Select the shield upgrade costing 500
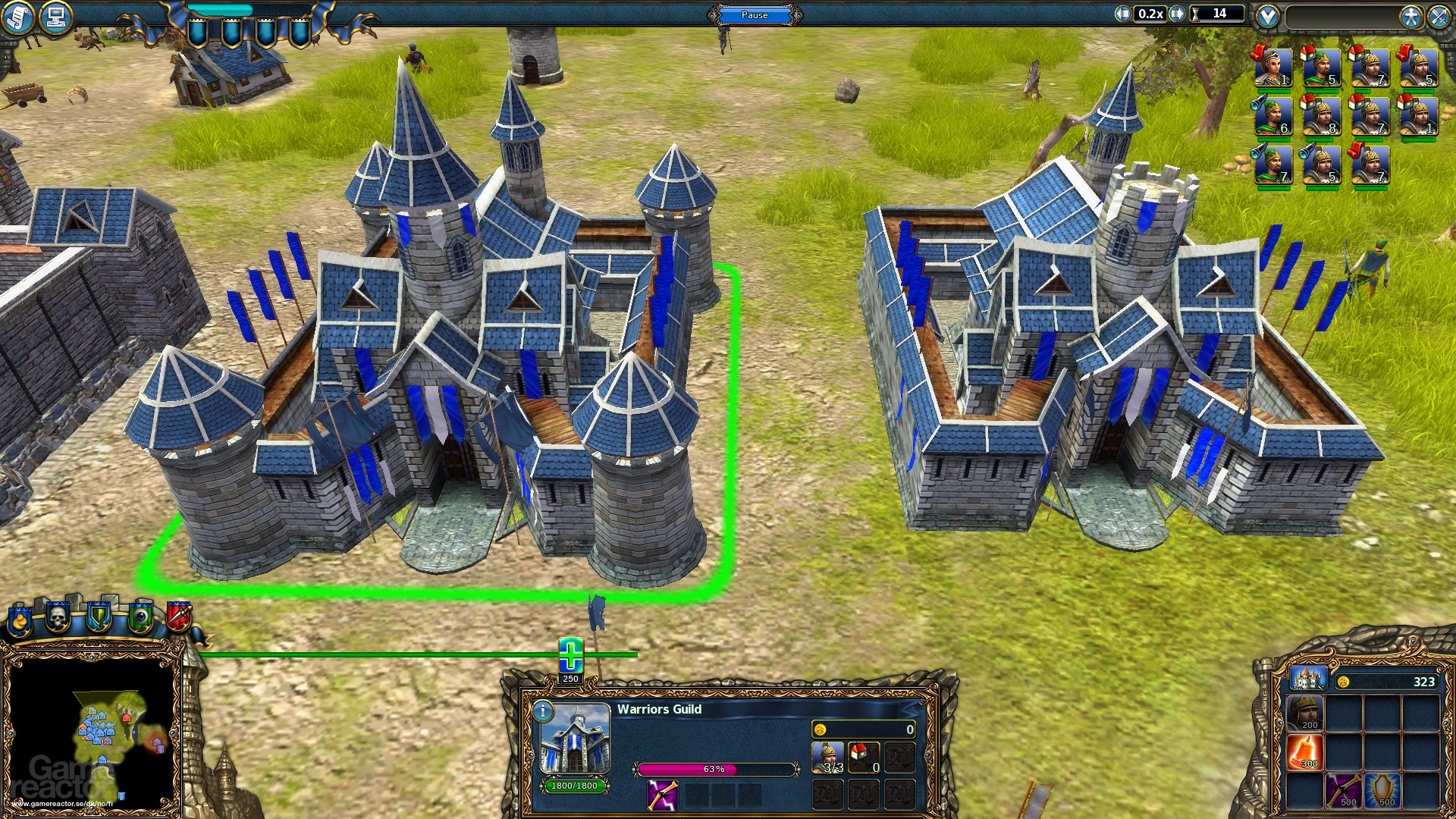This screenshot has height=819, width=1456. [1382, 790]
